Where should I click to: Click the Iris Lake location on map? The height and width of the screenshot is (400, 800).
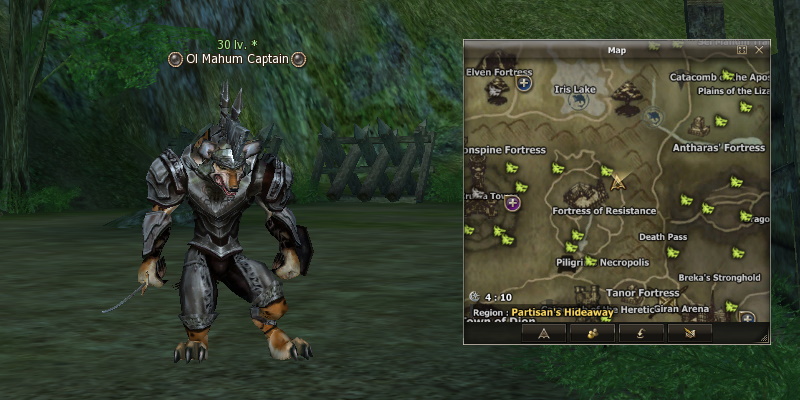[x=575, y=89]
